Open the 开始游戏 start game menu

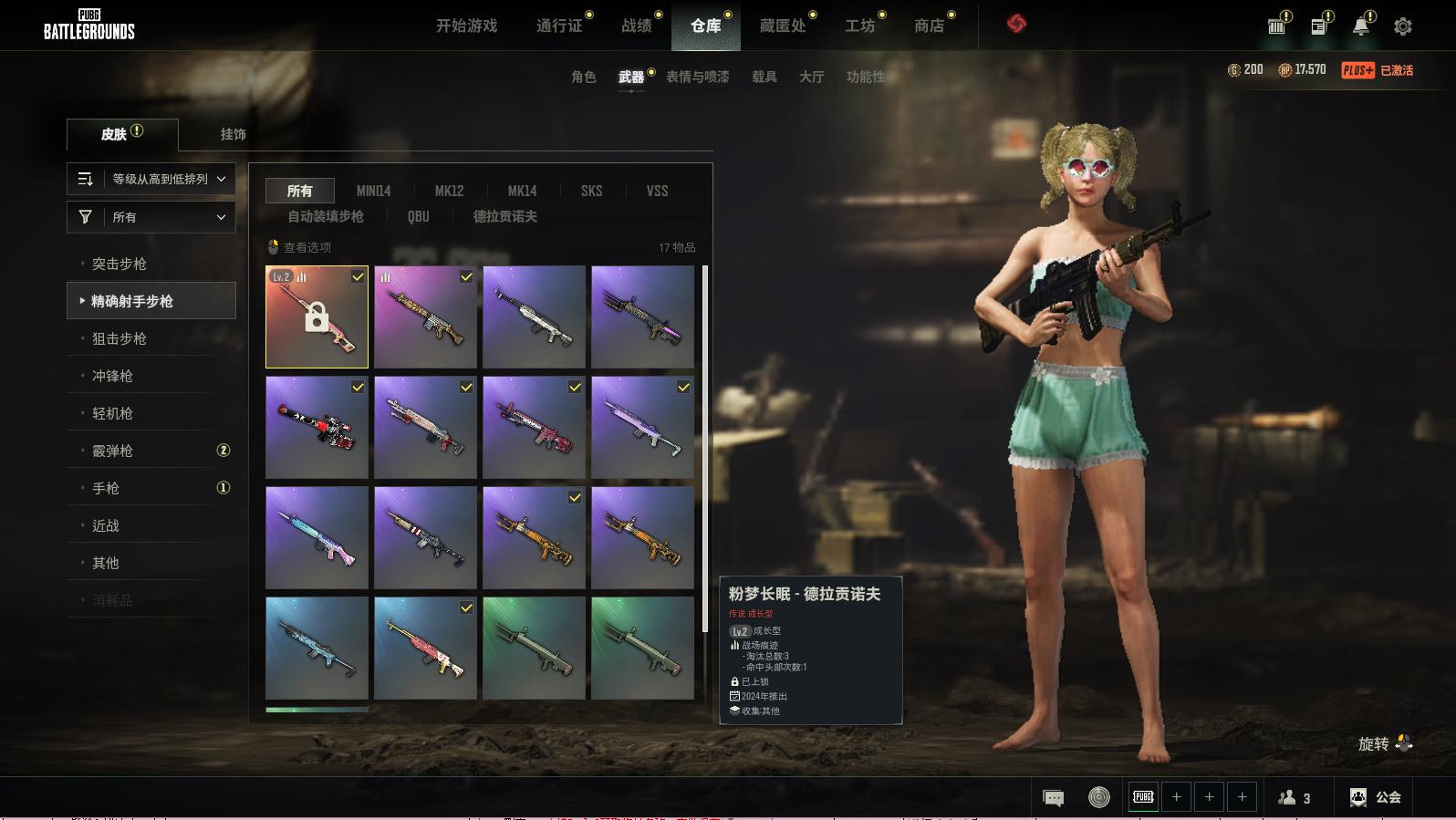pos(466,26)
